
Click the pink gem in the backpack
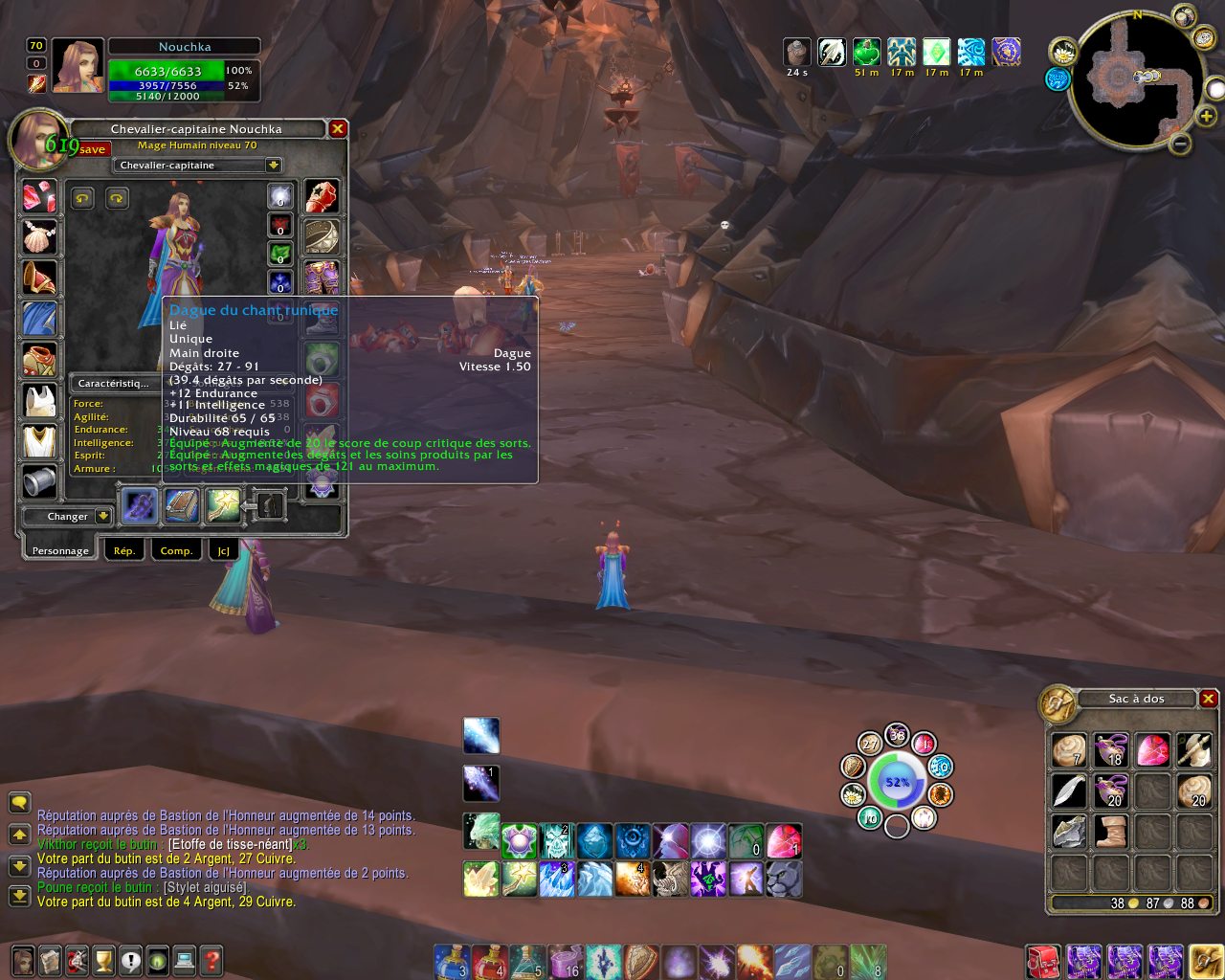tap(1153, 750)
